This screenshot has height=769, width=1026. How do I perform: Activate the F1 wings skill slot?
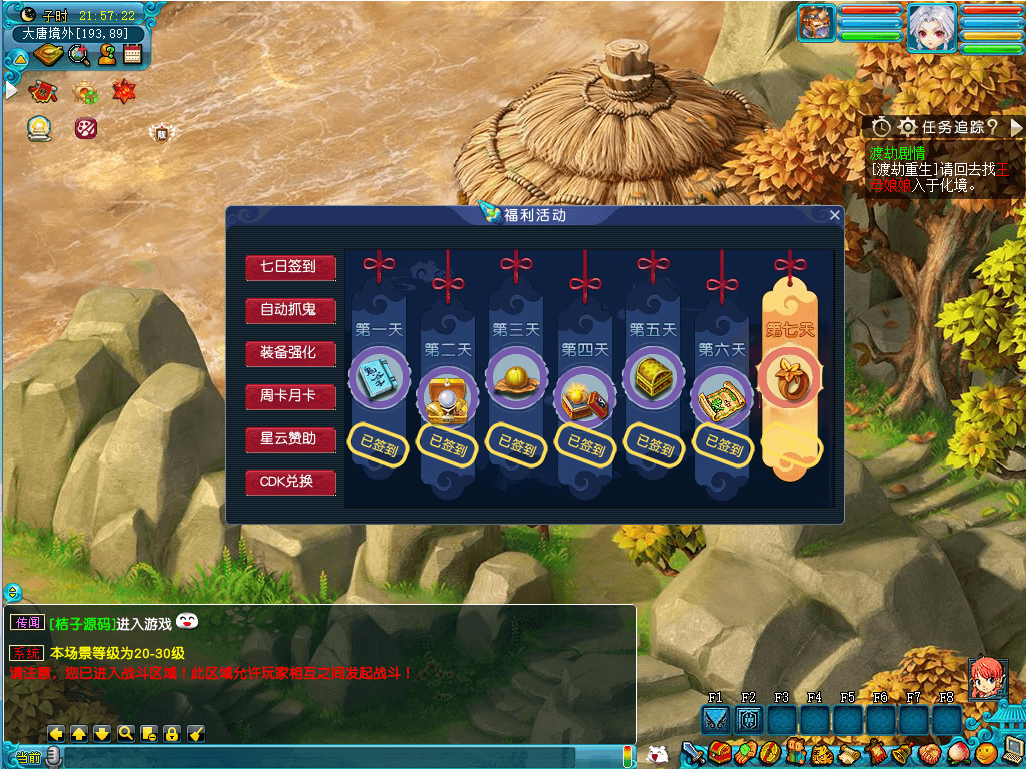716,720
